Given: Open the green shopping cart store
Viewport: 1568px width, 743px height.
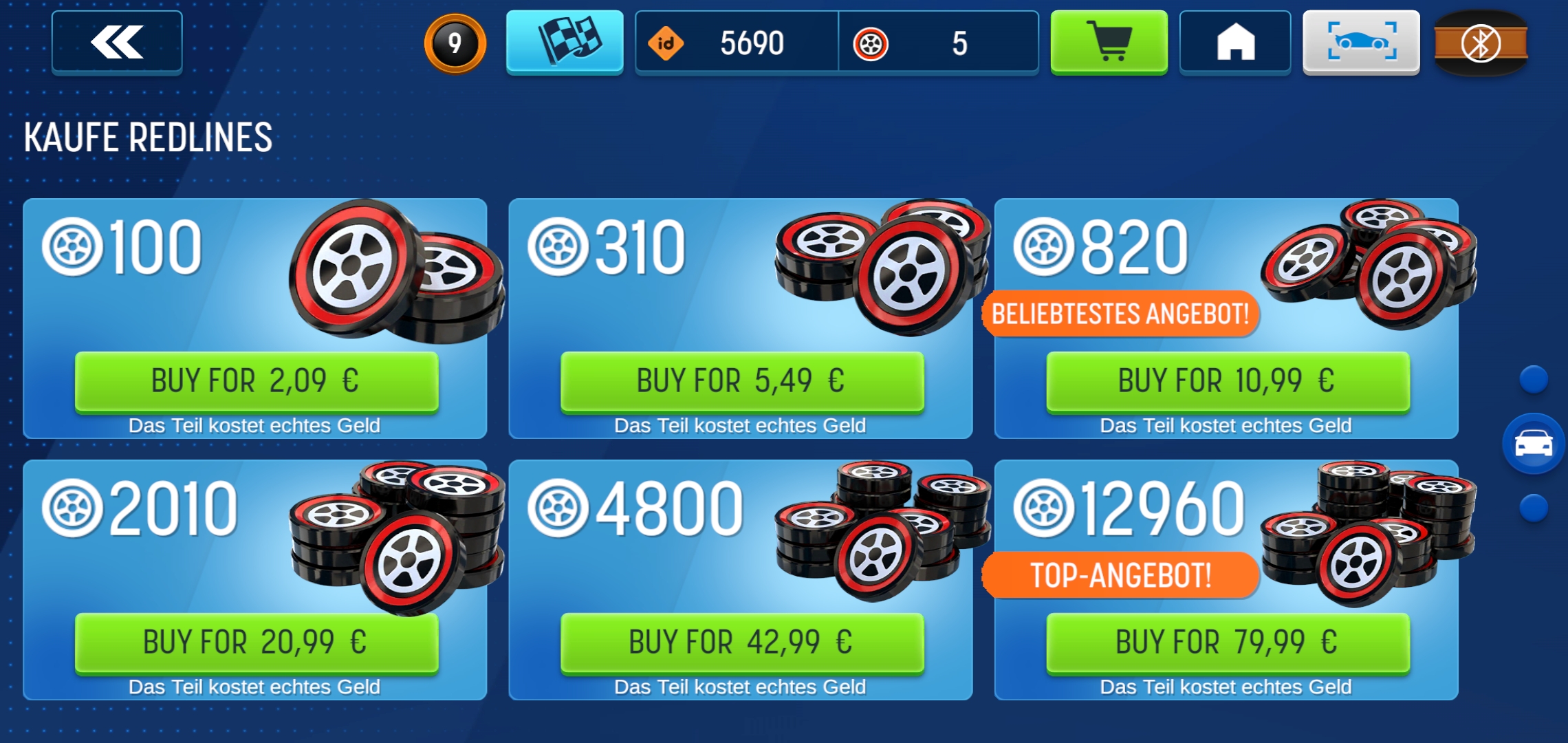Looking at the screenshot, I should coord(1109,42).
